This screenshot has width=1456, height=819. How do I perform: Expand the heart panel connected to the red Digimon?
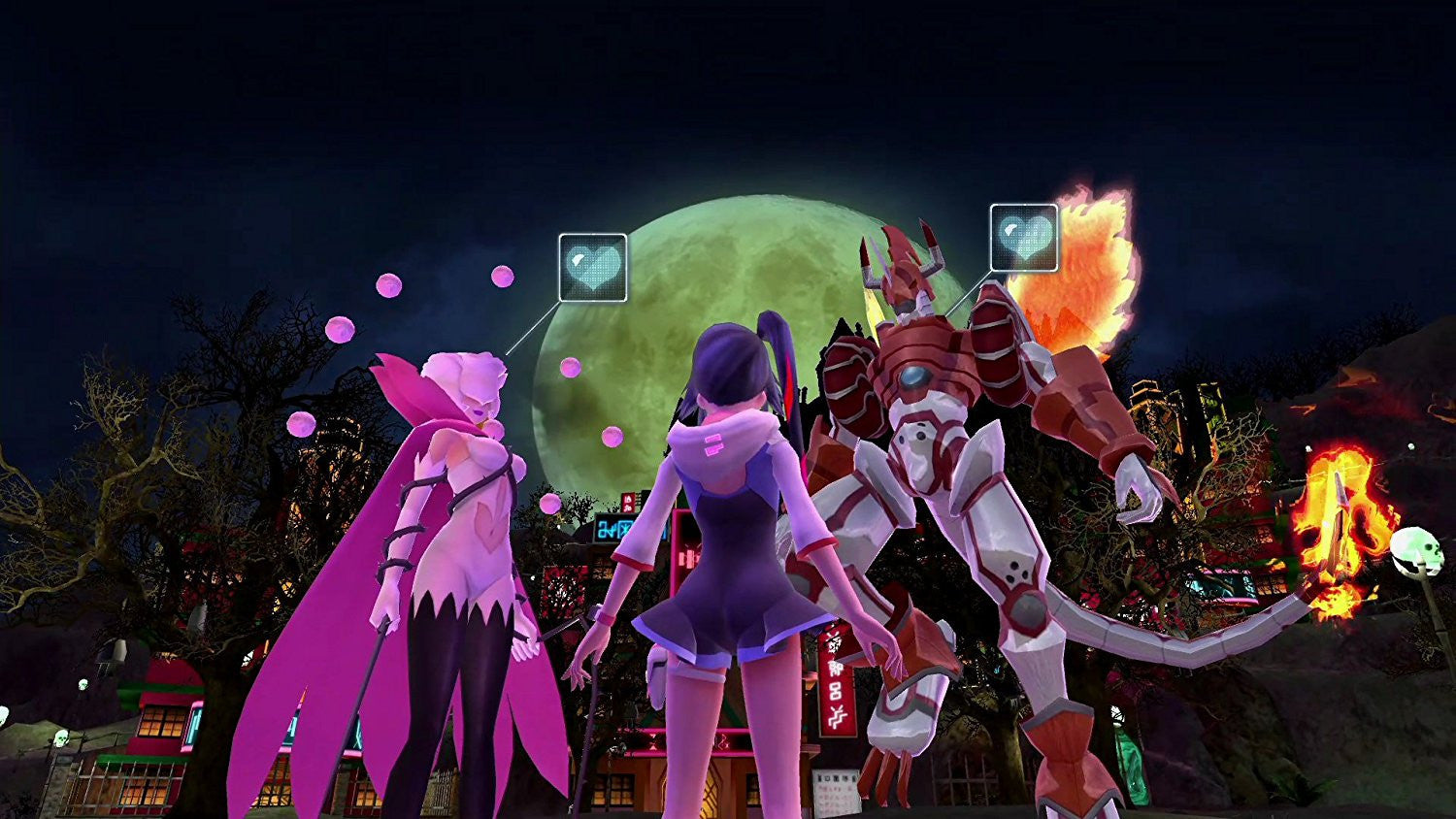click(x=1023, y=239)
